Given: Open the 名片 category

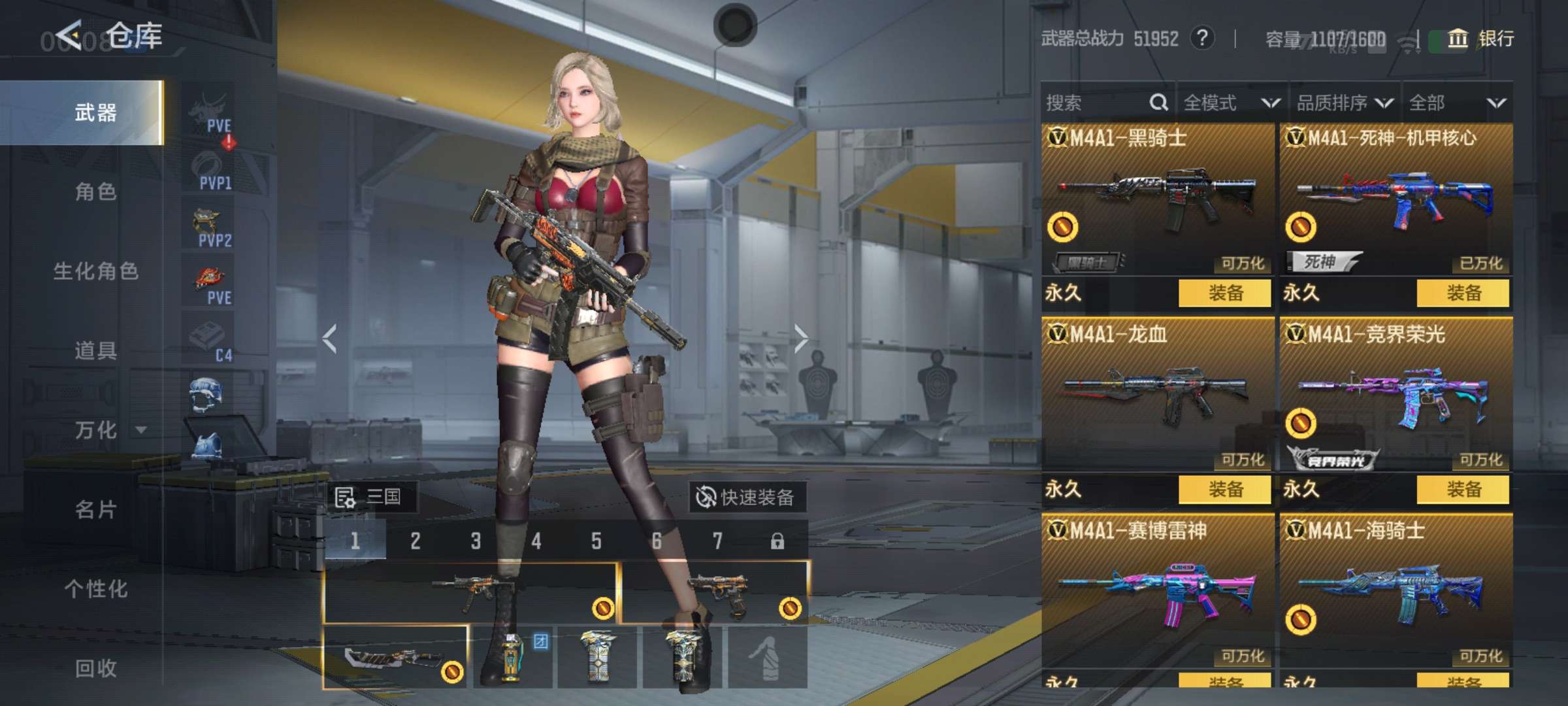Looking at the screenshot, I should click(x=95, y=510).
